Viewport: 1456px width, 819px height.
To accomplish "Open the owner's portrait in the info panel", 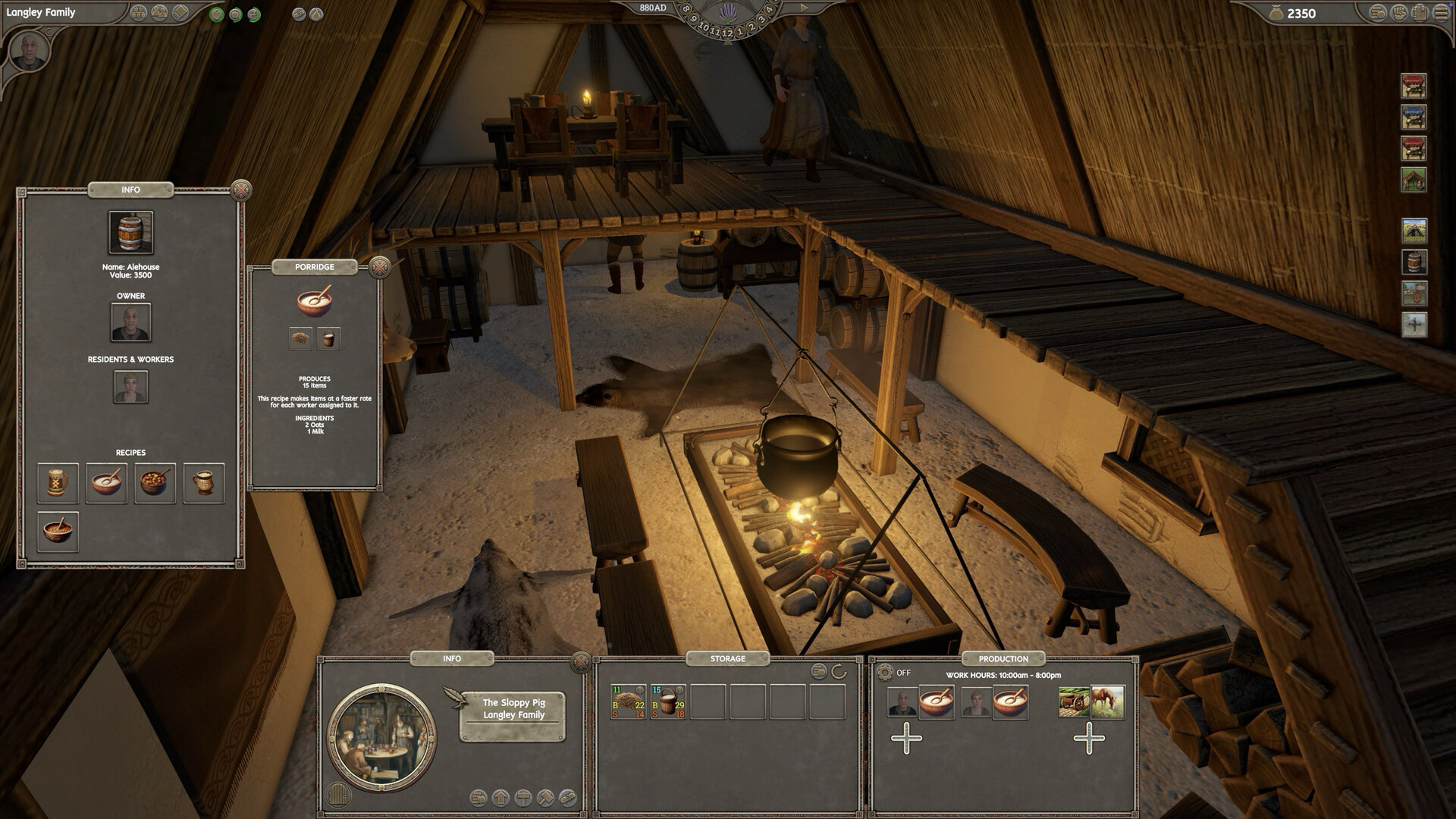I will (130, 322).
